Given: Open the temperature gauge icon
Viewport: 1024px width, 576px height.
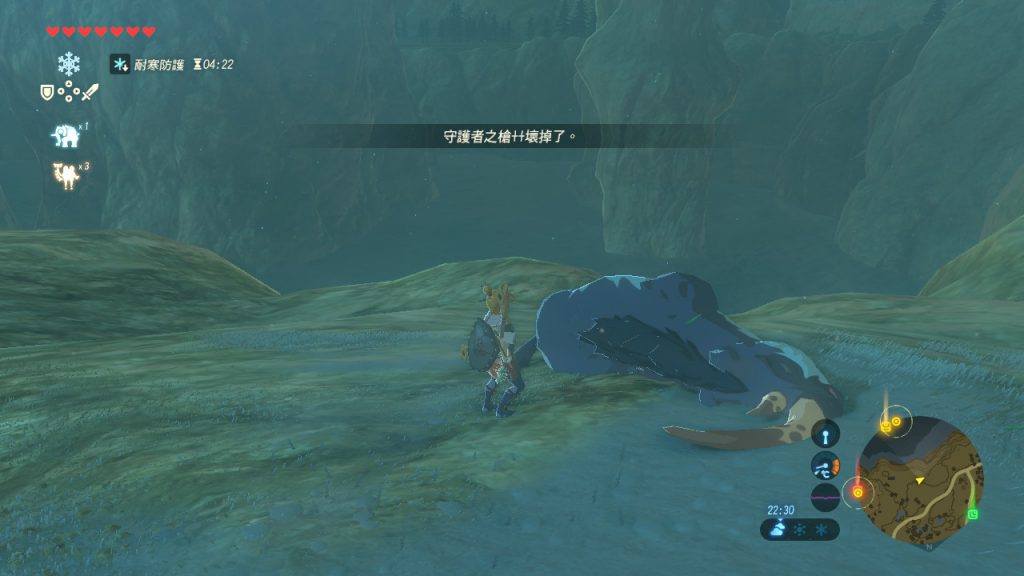Looking at the screenshot, I should pyautogui.click(x=825, y=465).
